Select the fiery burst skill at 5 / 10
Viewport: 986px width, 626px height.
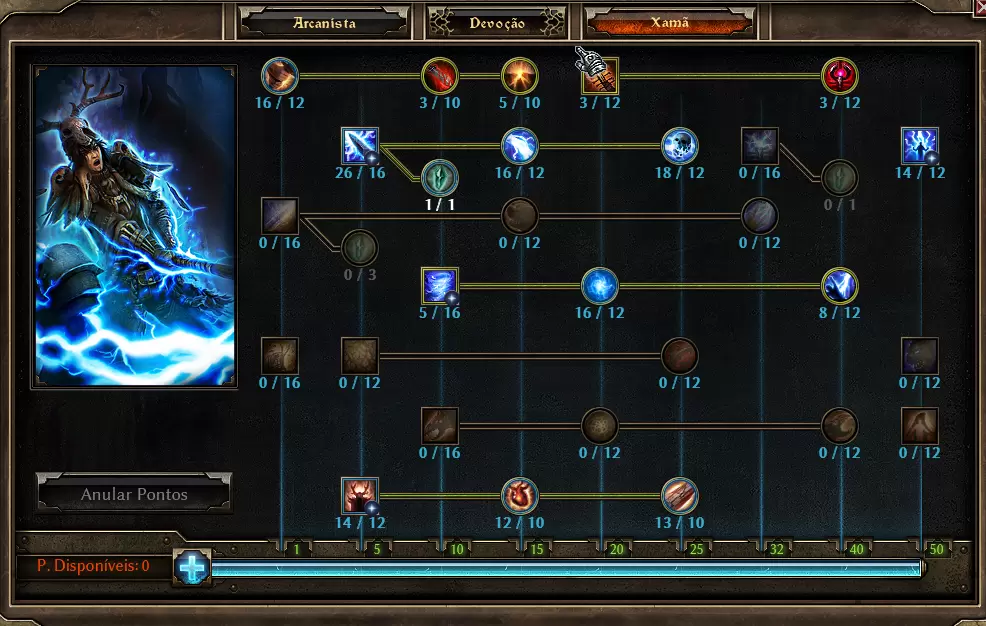(520, 76)
